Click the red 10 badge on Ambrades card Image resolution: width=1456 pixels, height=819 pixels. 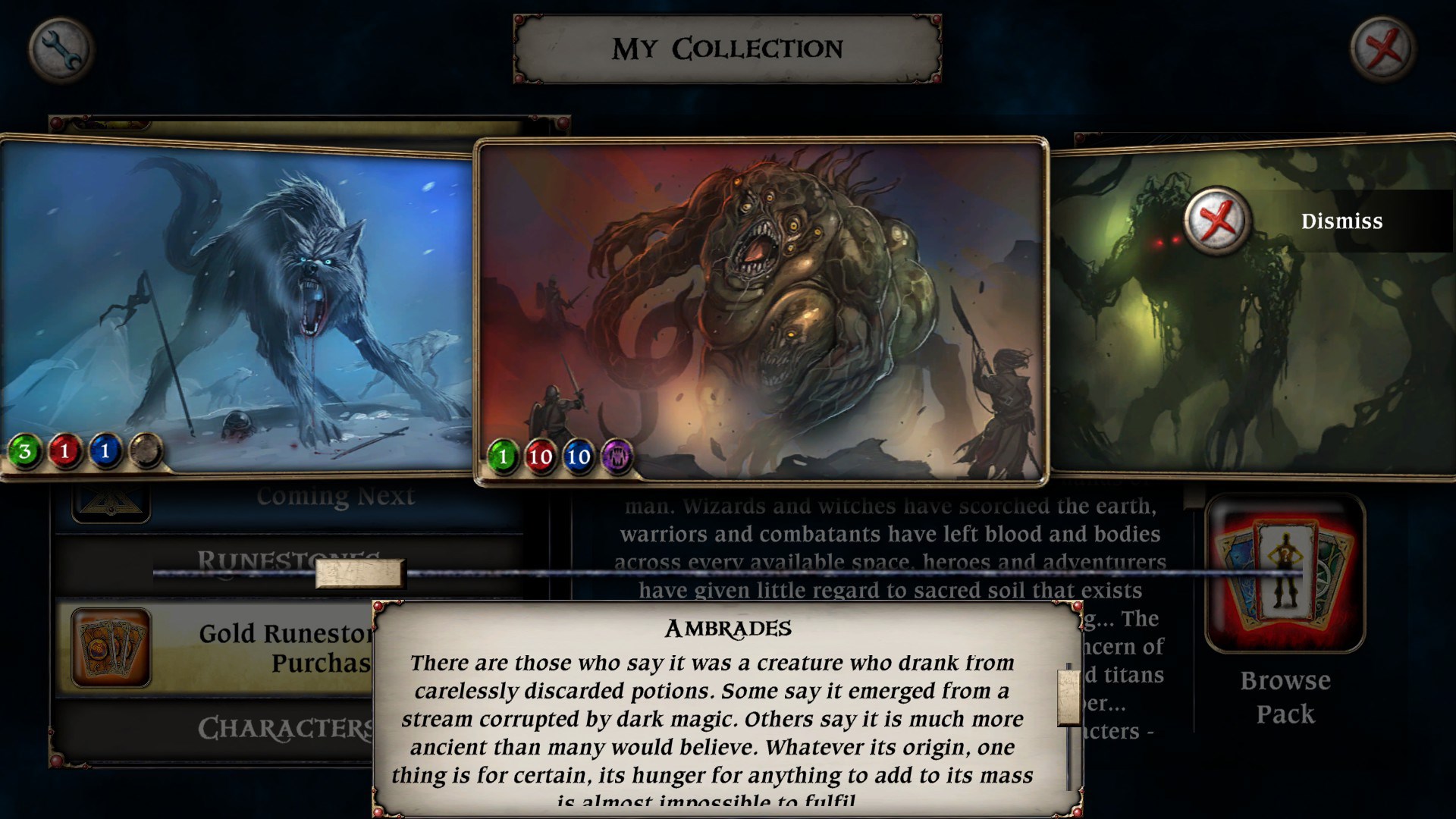click(540, 457)
